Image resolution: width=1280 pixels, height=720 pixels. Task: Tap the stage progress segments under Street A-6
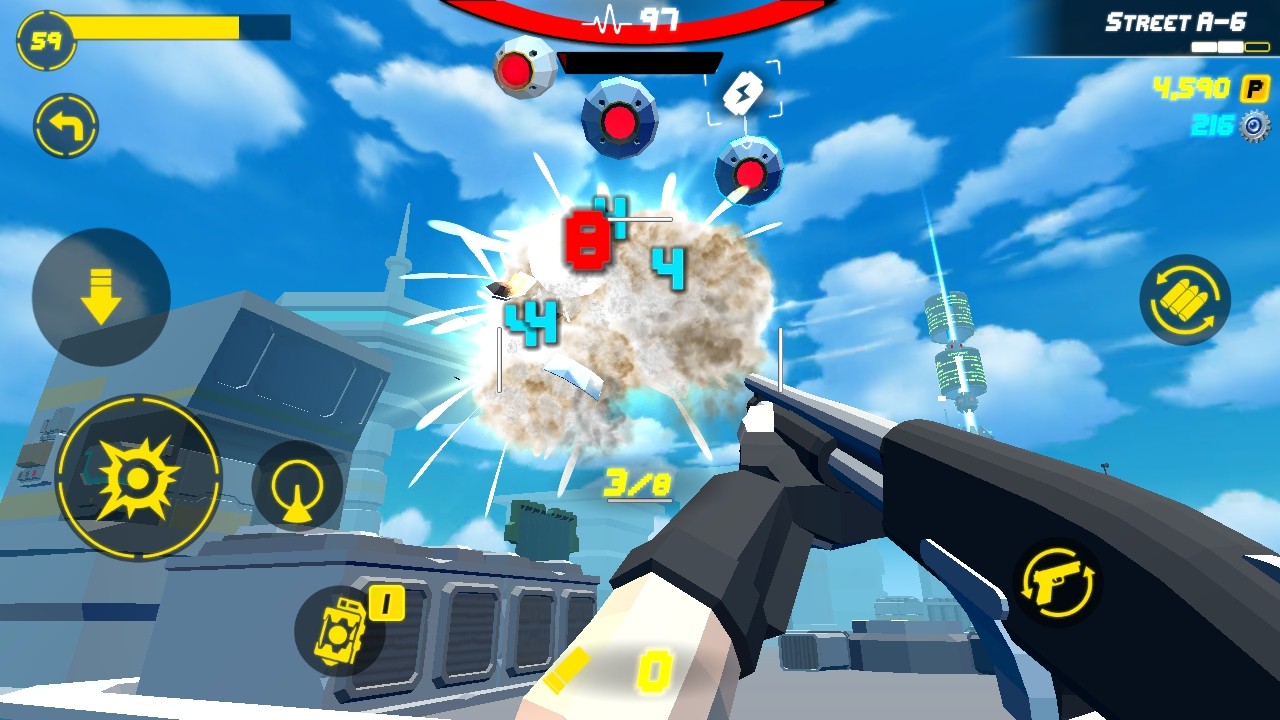click(1233, 45)
